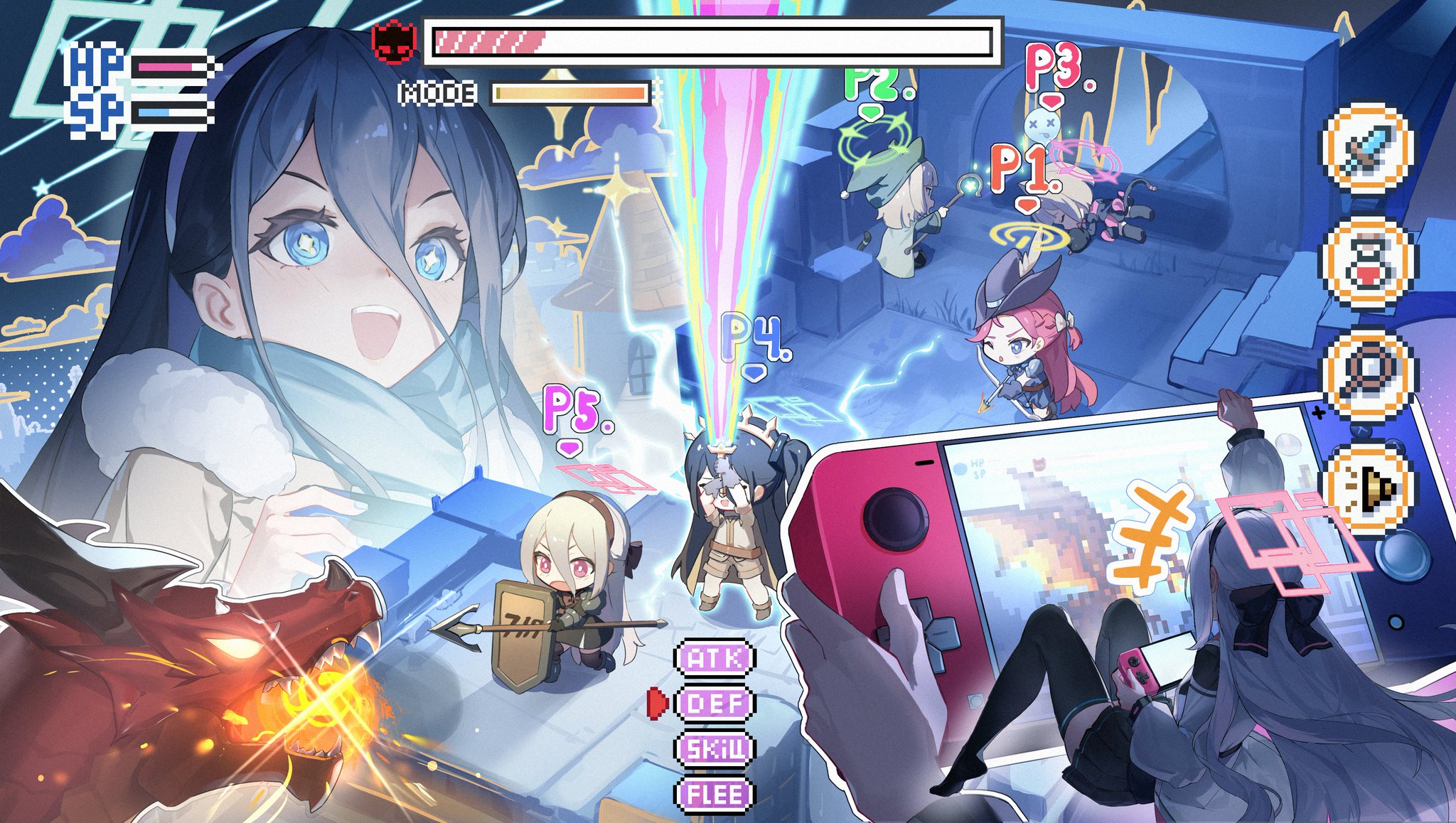Choose the ATK command
This screenshot has height=823, width=1456.
714,659
